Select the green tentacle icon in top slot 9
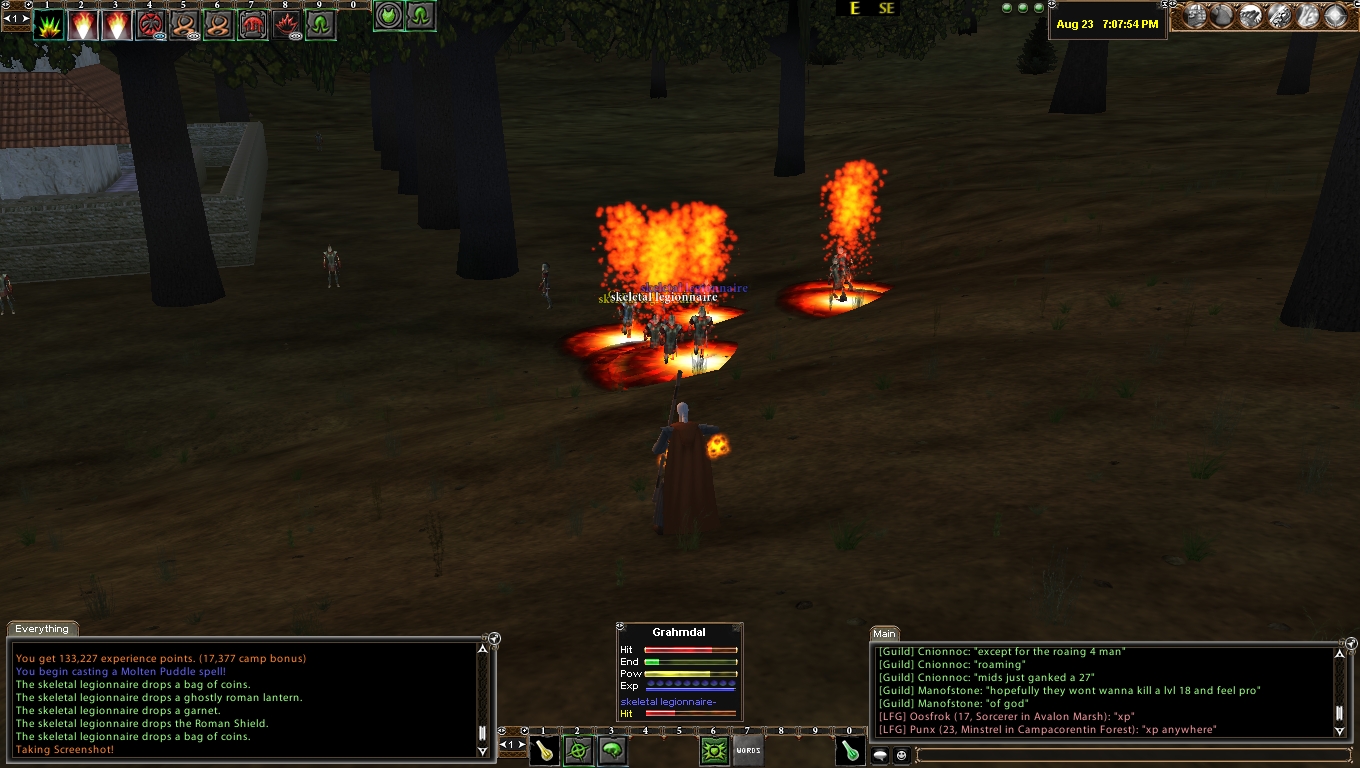This screenshot has width=1360, height=768. pos(320,24)
